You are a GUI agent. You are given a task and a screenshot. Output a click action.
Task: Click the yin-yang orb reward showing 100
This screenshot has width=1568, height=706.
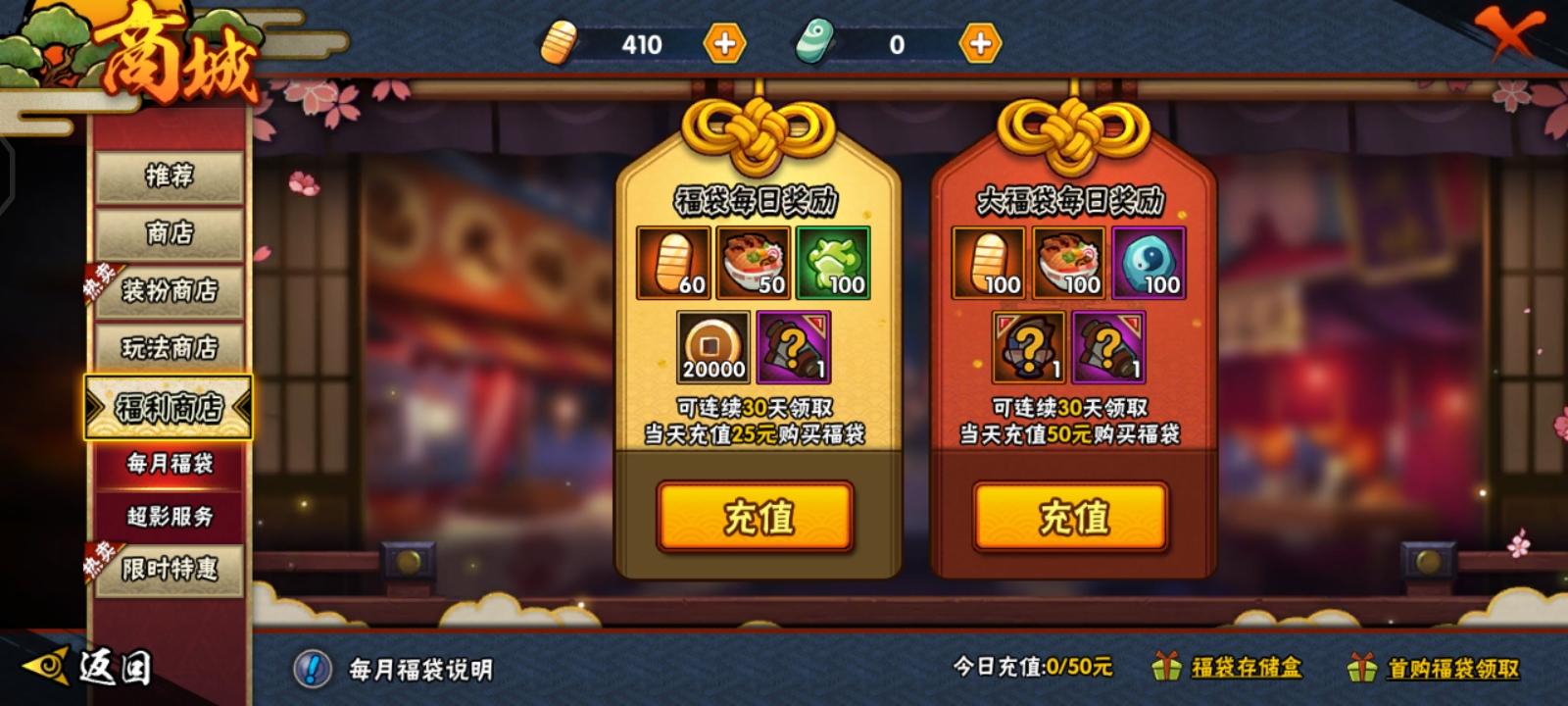tap(1152, 263)
